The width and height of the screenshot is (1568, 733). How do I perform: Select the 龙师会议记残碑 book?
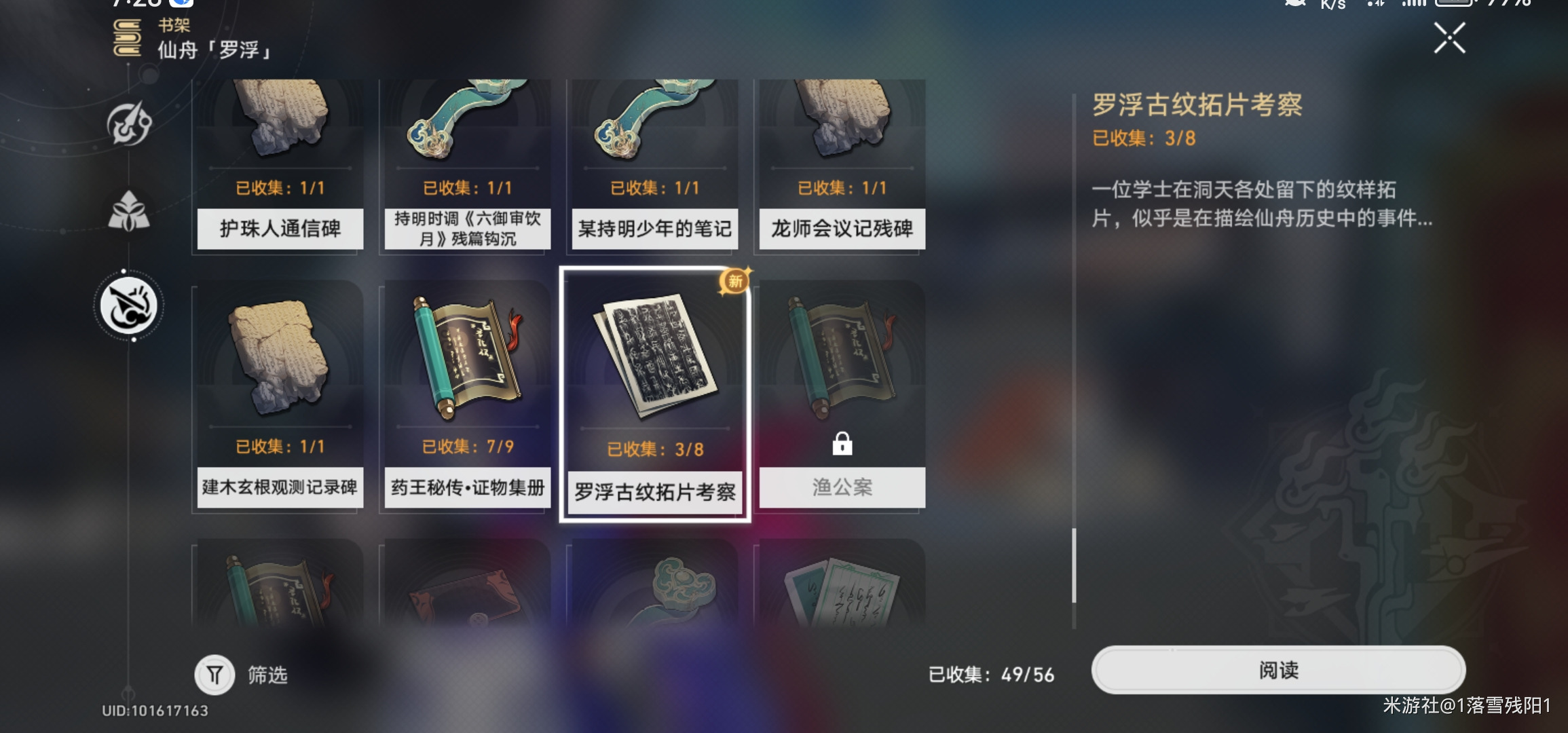(x=842, y=163)
